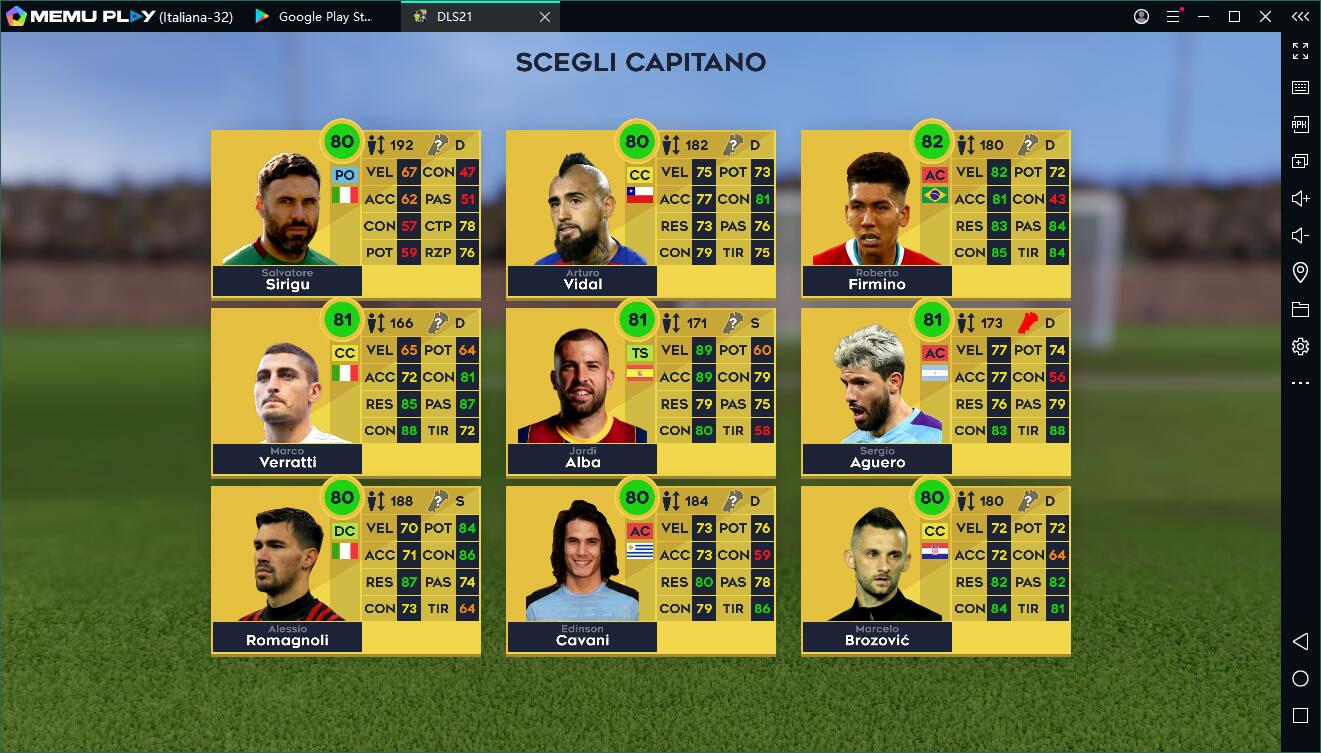
Task: Open the virtual GPS location tool
Action: pyautogui.click(x=1299, y=272)
